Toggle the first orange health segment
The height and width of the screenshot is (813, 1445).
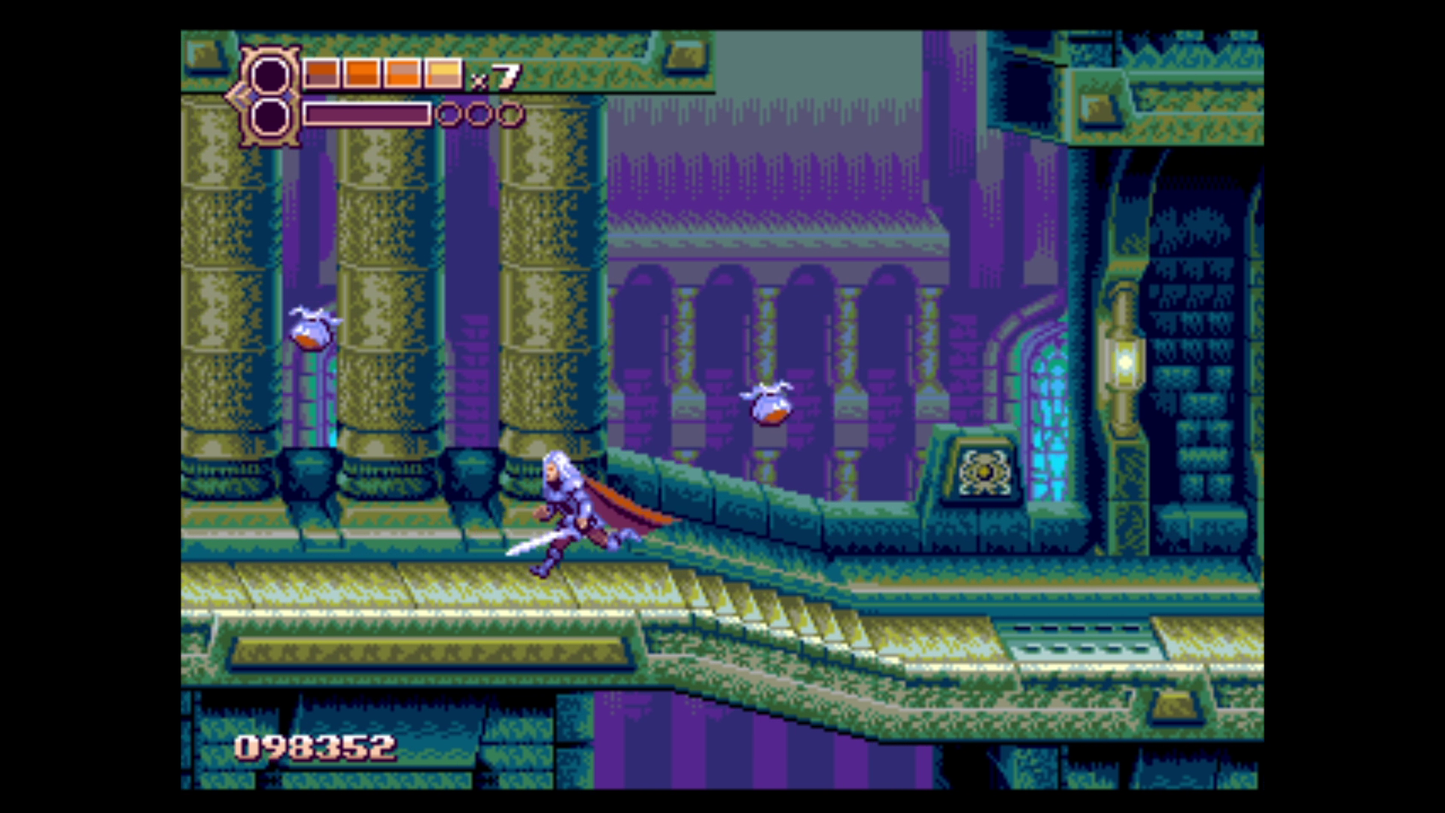point(319,72)
